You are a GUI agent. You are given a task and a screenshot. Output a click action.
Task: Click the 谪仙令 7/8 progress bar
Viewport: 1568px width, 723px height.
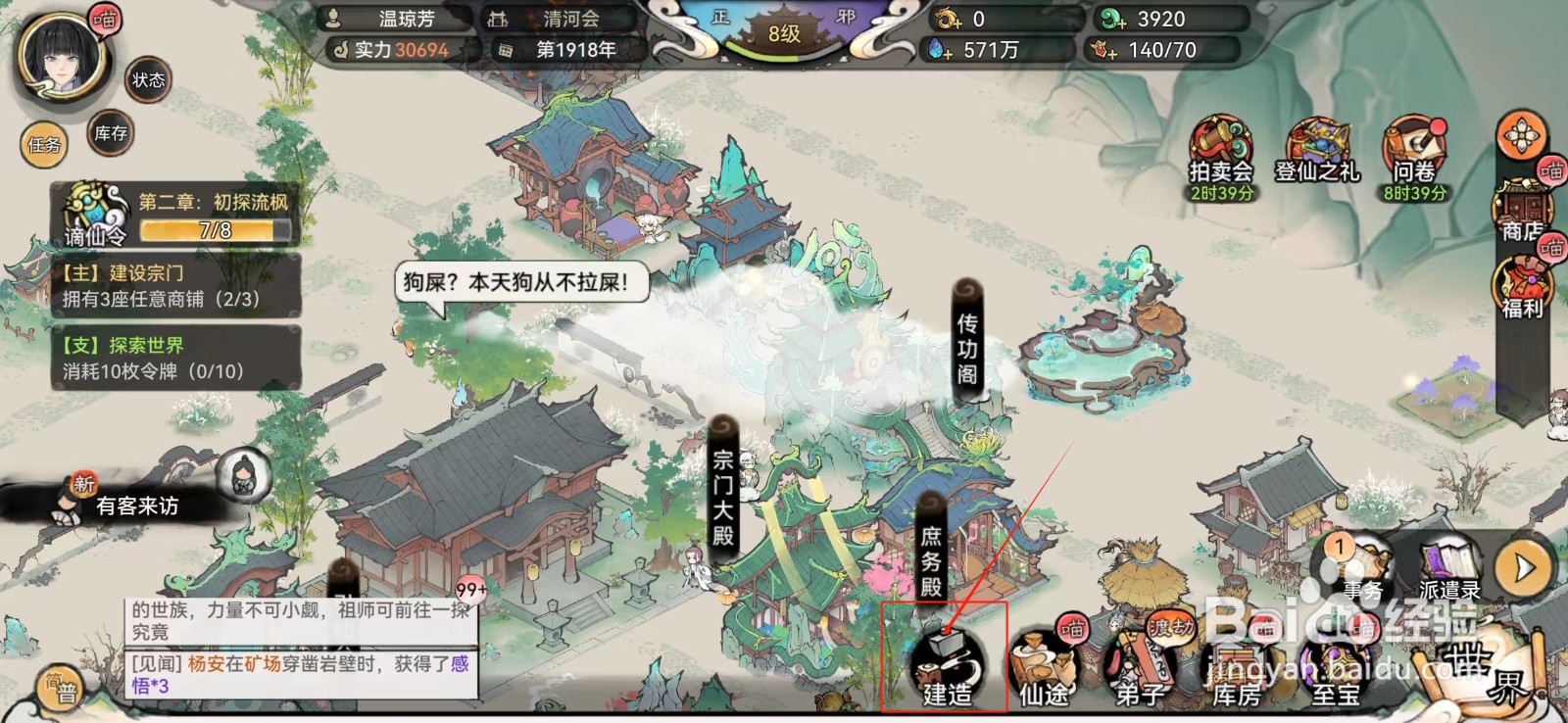click(212, 227)
